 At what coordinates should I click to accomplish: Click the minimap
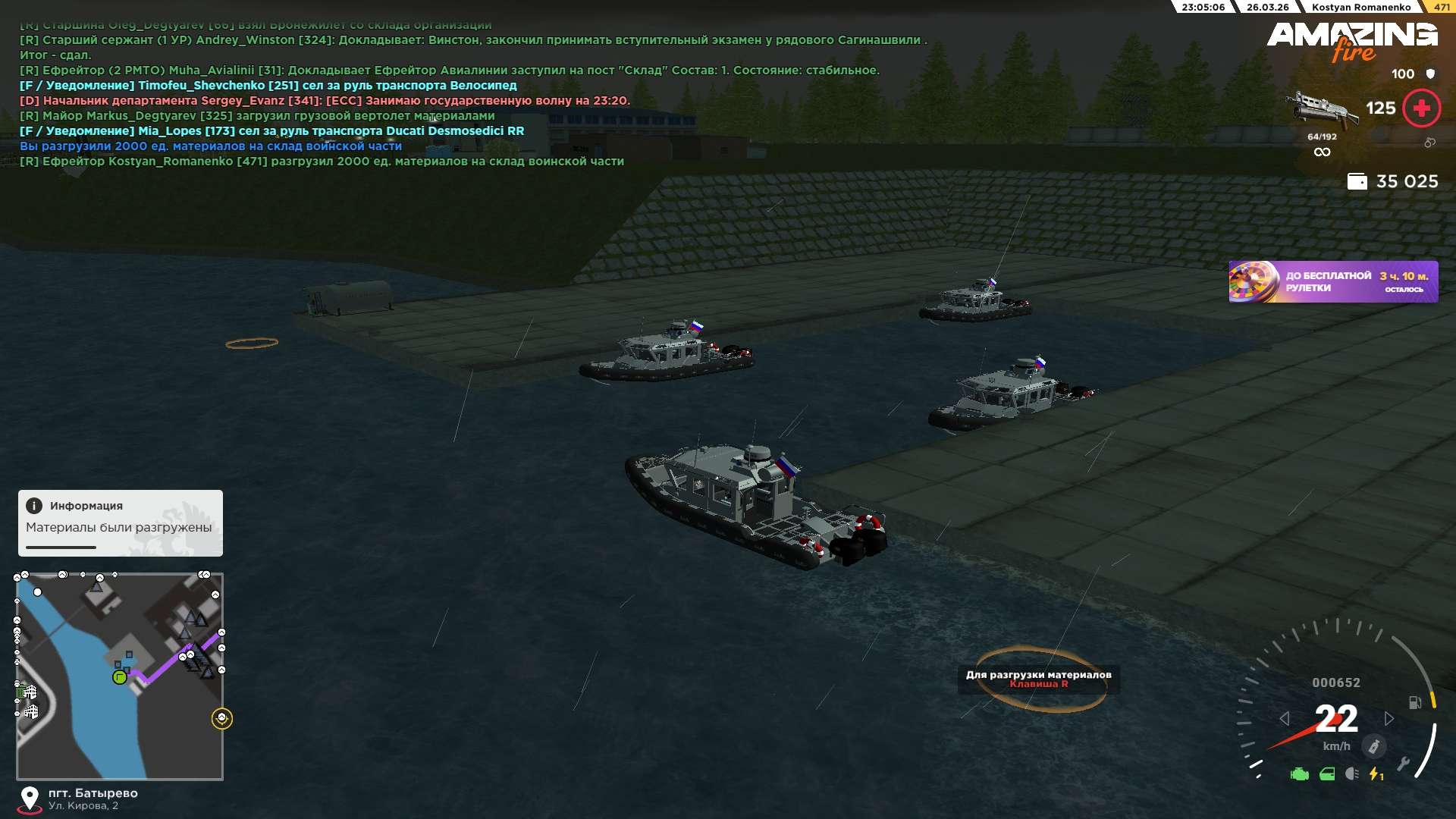tap(120, 676)
